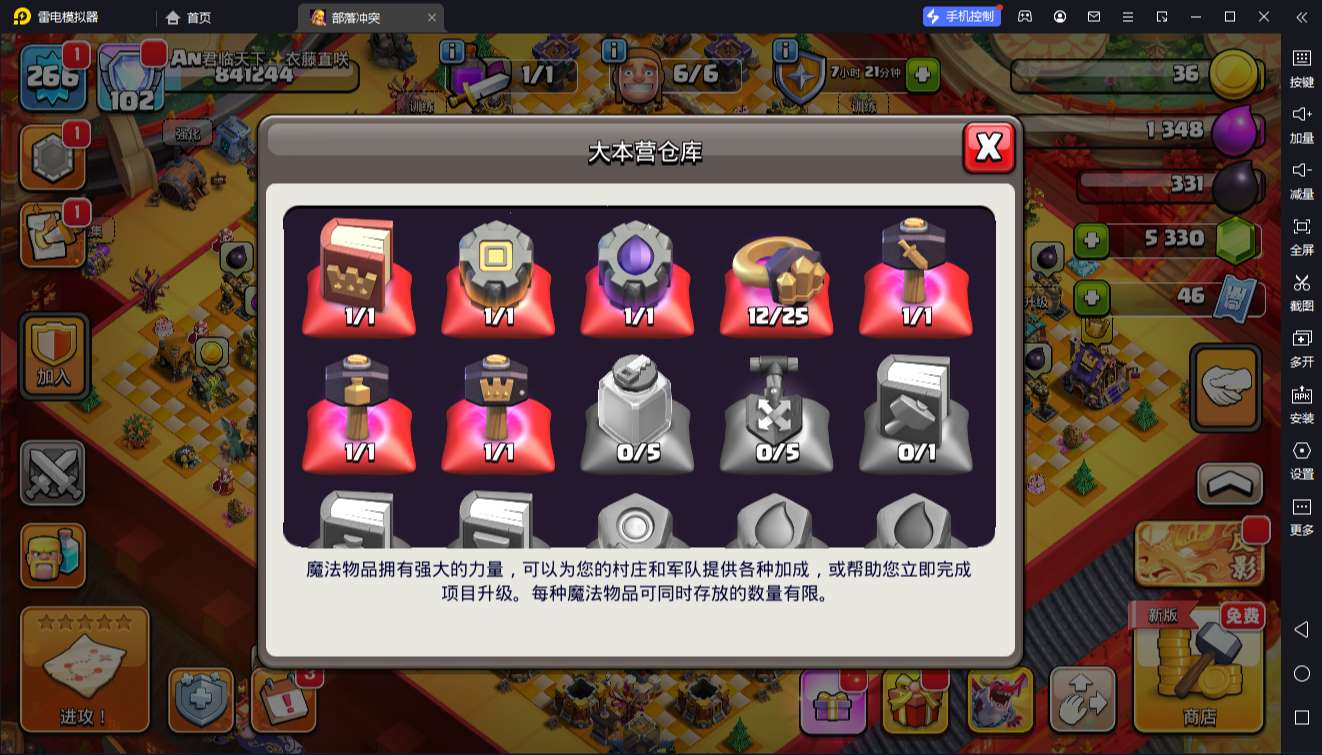Image resolution: width=1322 pixels, height=755 pixels.
Task: Switch to the 首页 home tab
Action: point(187,17)
